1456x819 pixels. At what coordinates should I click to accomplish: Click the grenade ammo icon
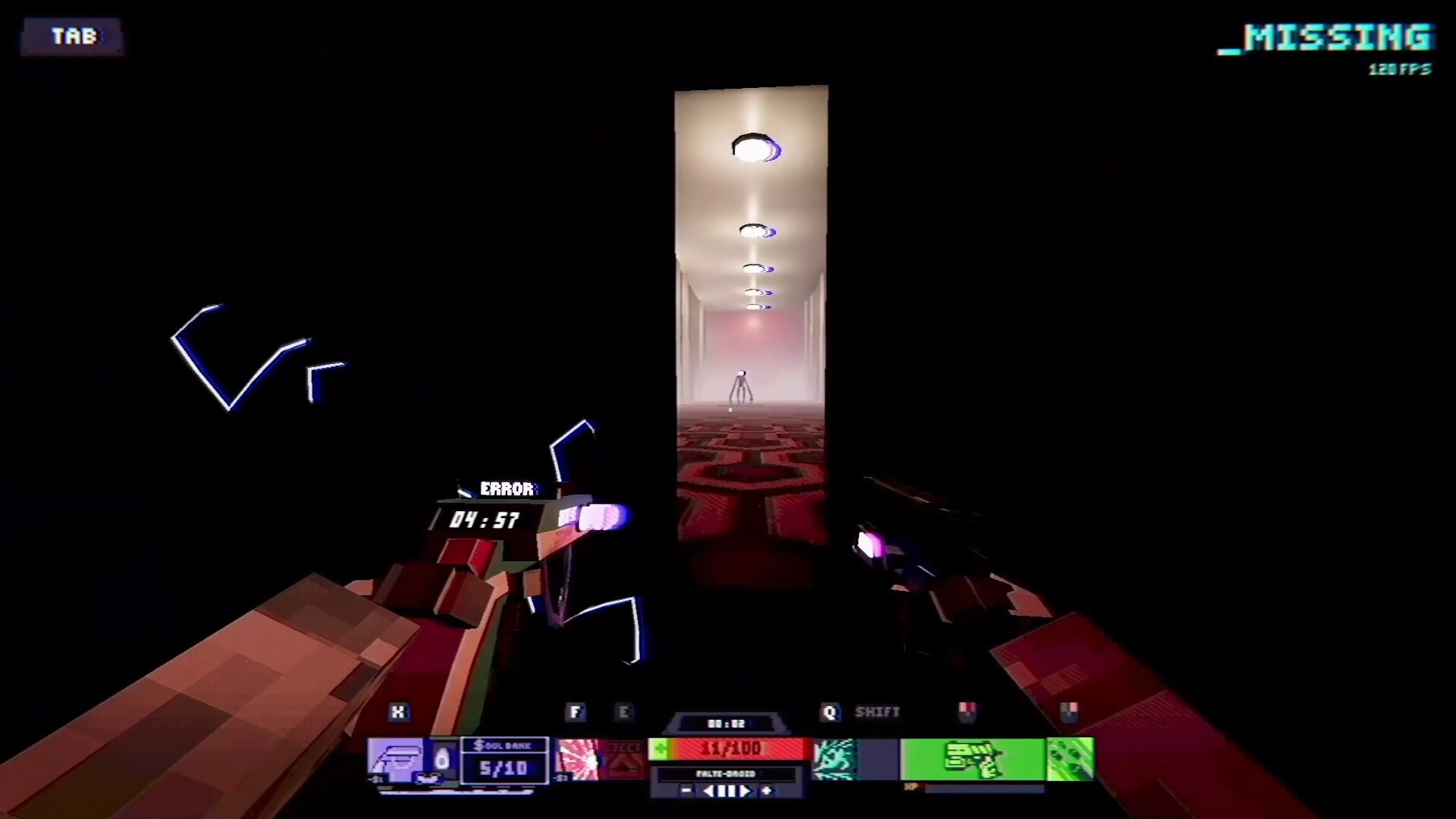(1074, 758)
